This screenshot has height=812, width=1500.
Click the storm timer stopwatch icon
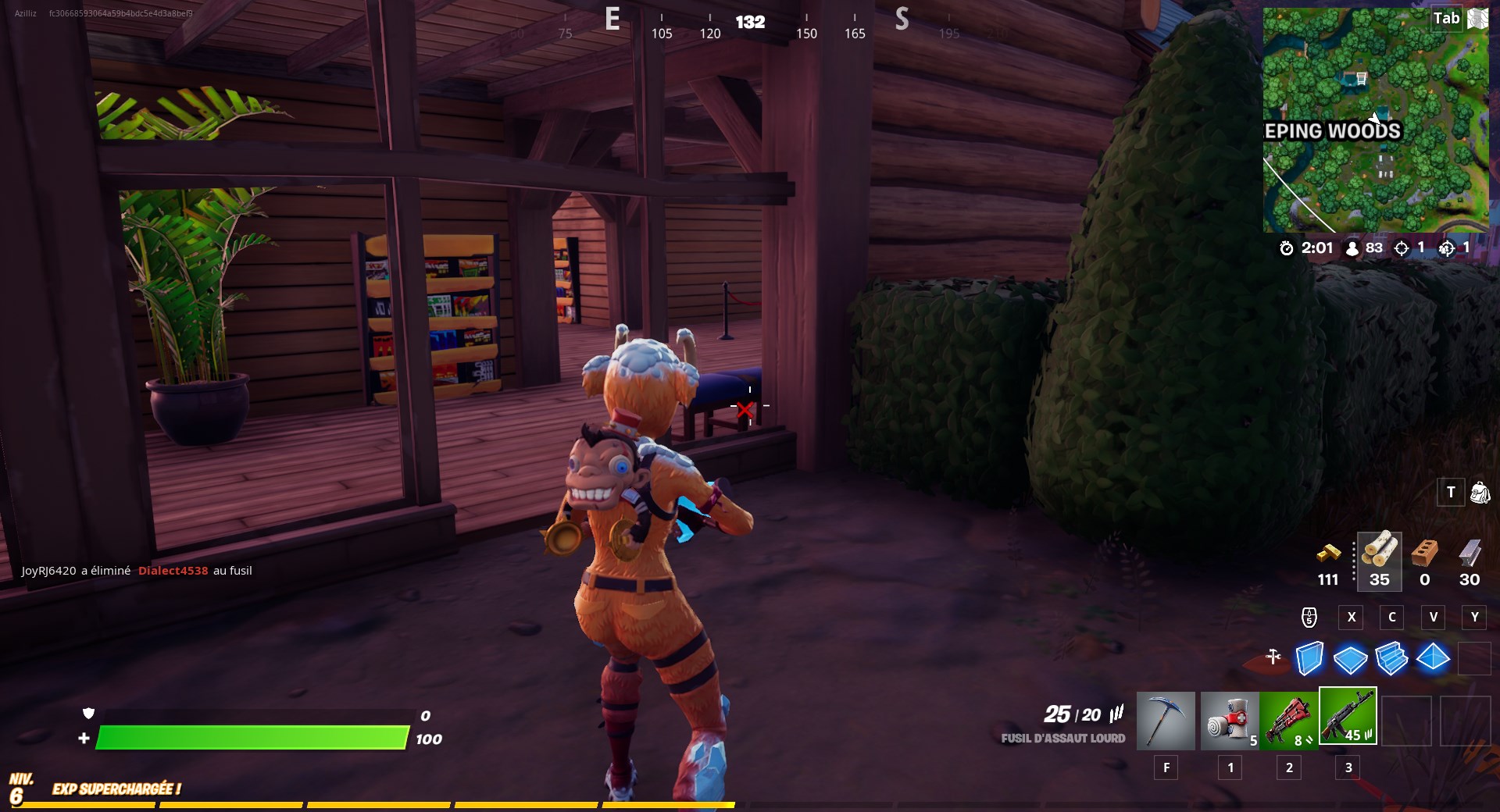pos(1288,248)
